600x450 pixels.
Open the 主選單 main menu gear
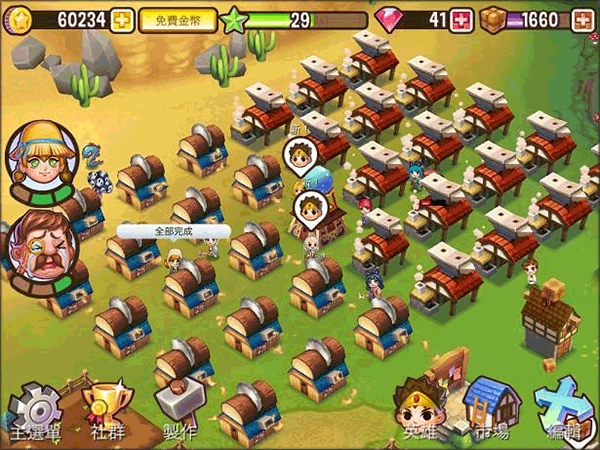click(x=33, y=413)
